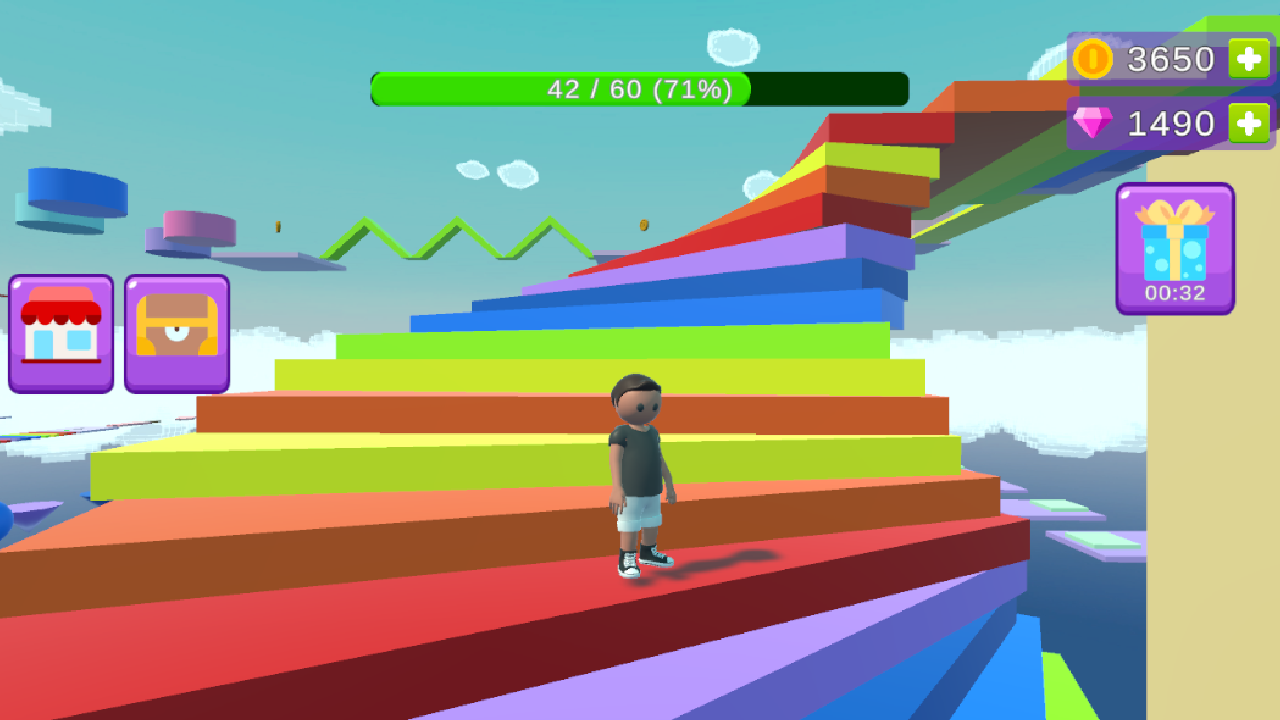Tap the purple coin counter panel
The height and width of the screenshot is (720, 1280).
tap(1165, 58)
